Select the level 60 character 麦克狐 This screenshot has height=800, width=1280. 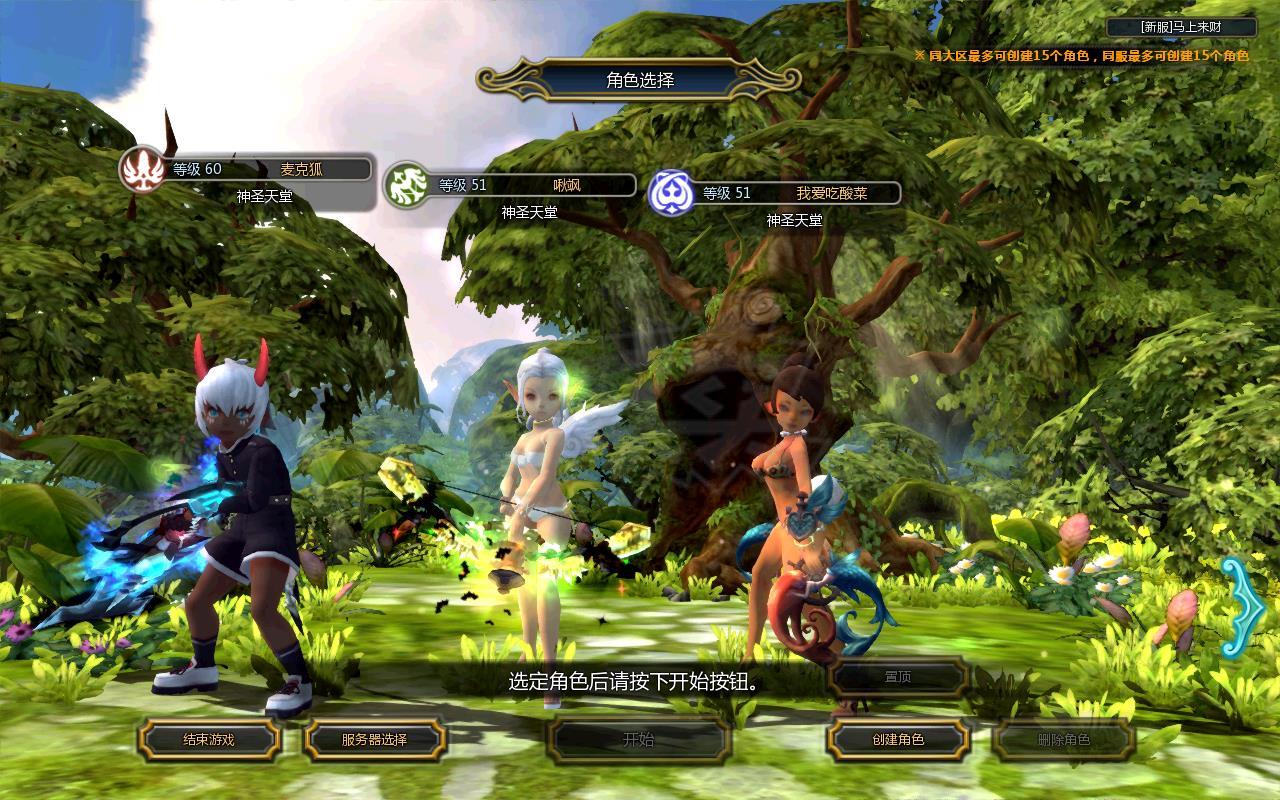point(247,170)
